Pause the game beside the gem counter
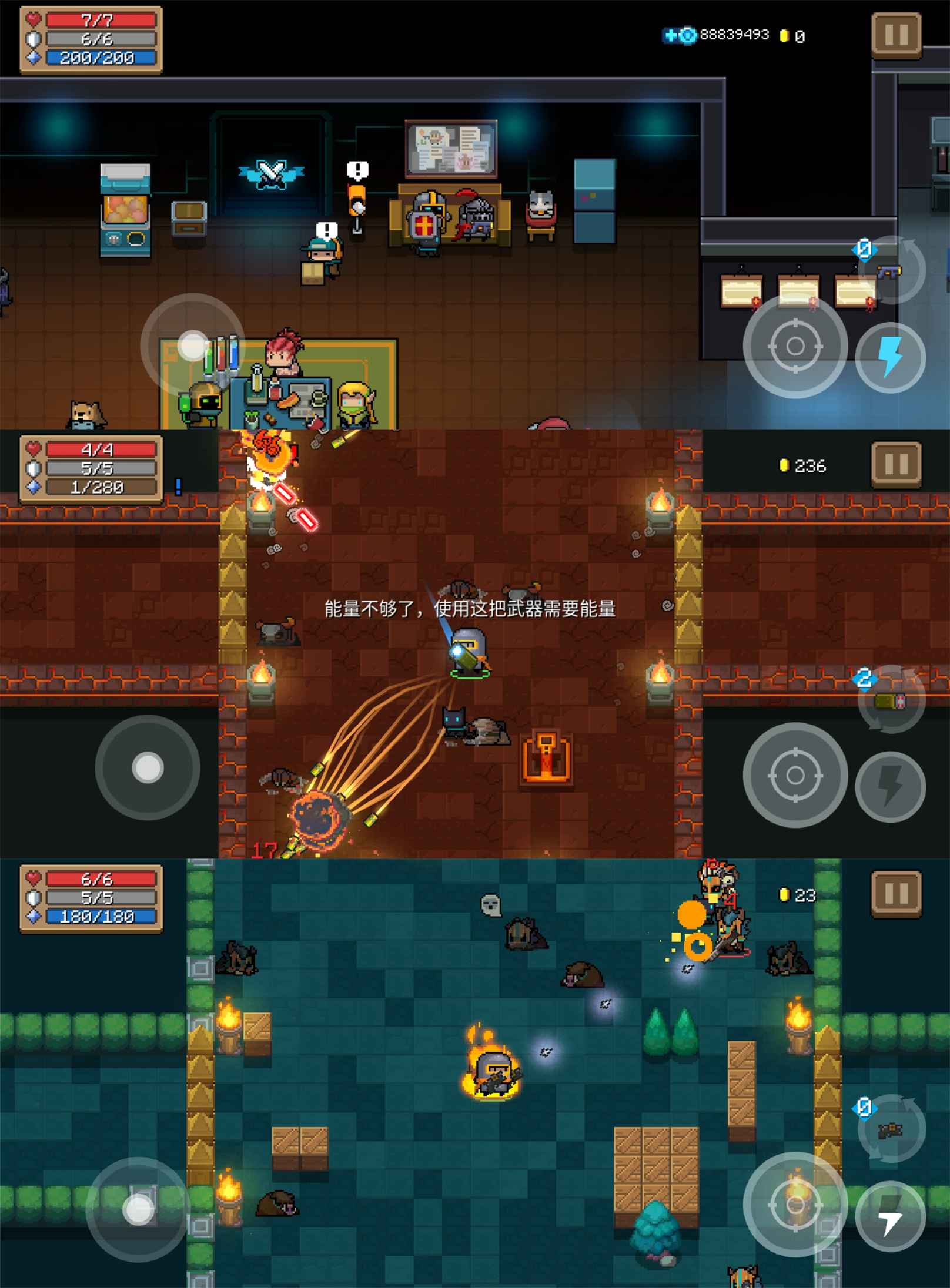The height and width of the screenshot is (1288, 950). pos(896,35)
